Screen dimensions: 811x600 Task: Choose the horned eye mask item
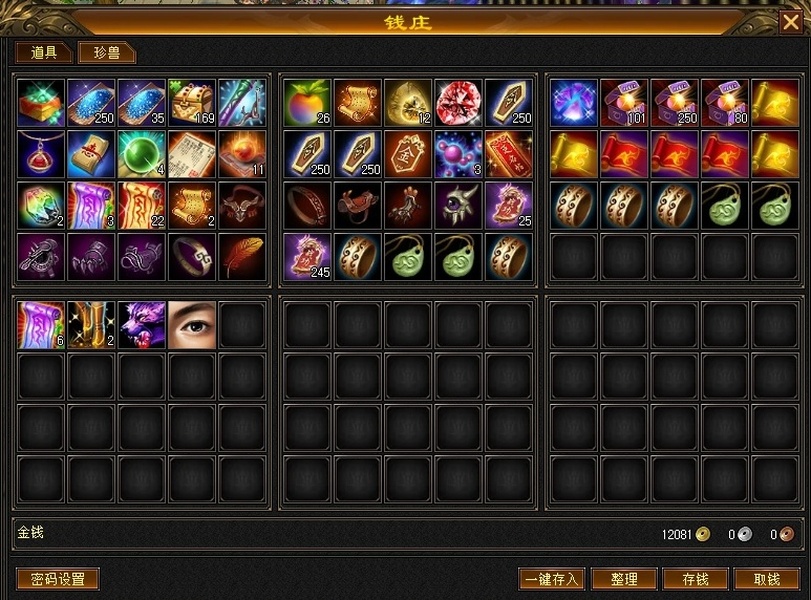tap(459, 205)
